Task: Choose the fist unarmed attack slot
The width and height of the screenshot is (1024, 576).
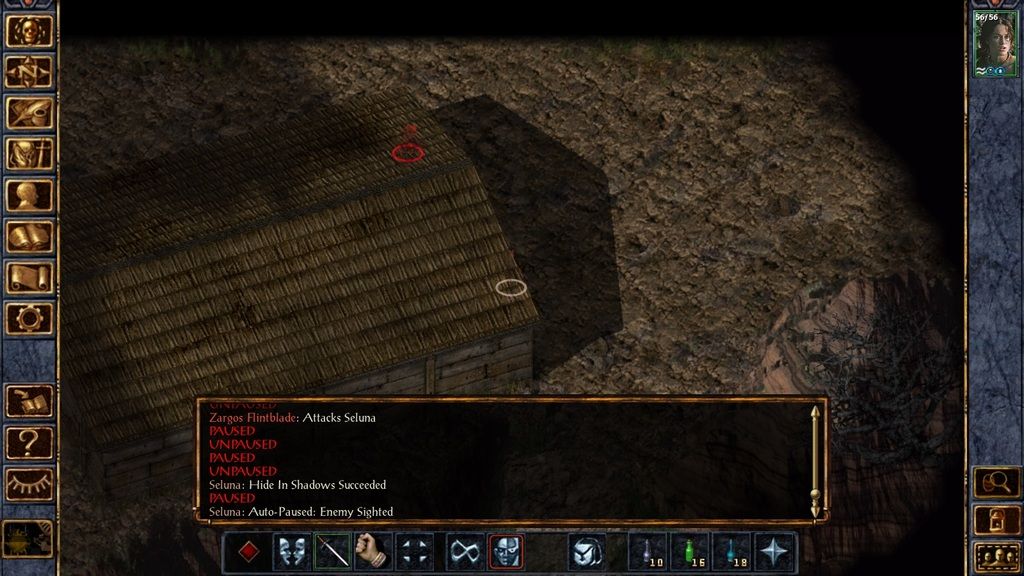Action: click(x=372, y=551)
